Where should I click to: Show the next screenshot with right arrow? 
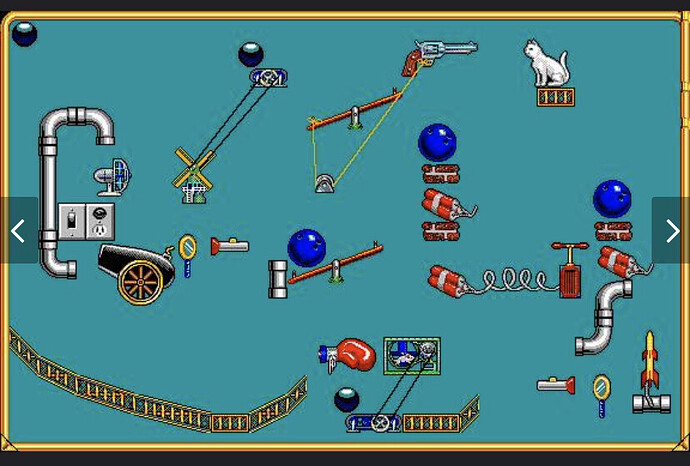tap(671, 231)
